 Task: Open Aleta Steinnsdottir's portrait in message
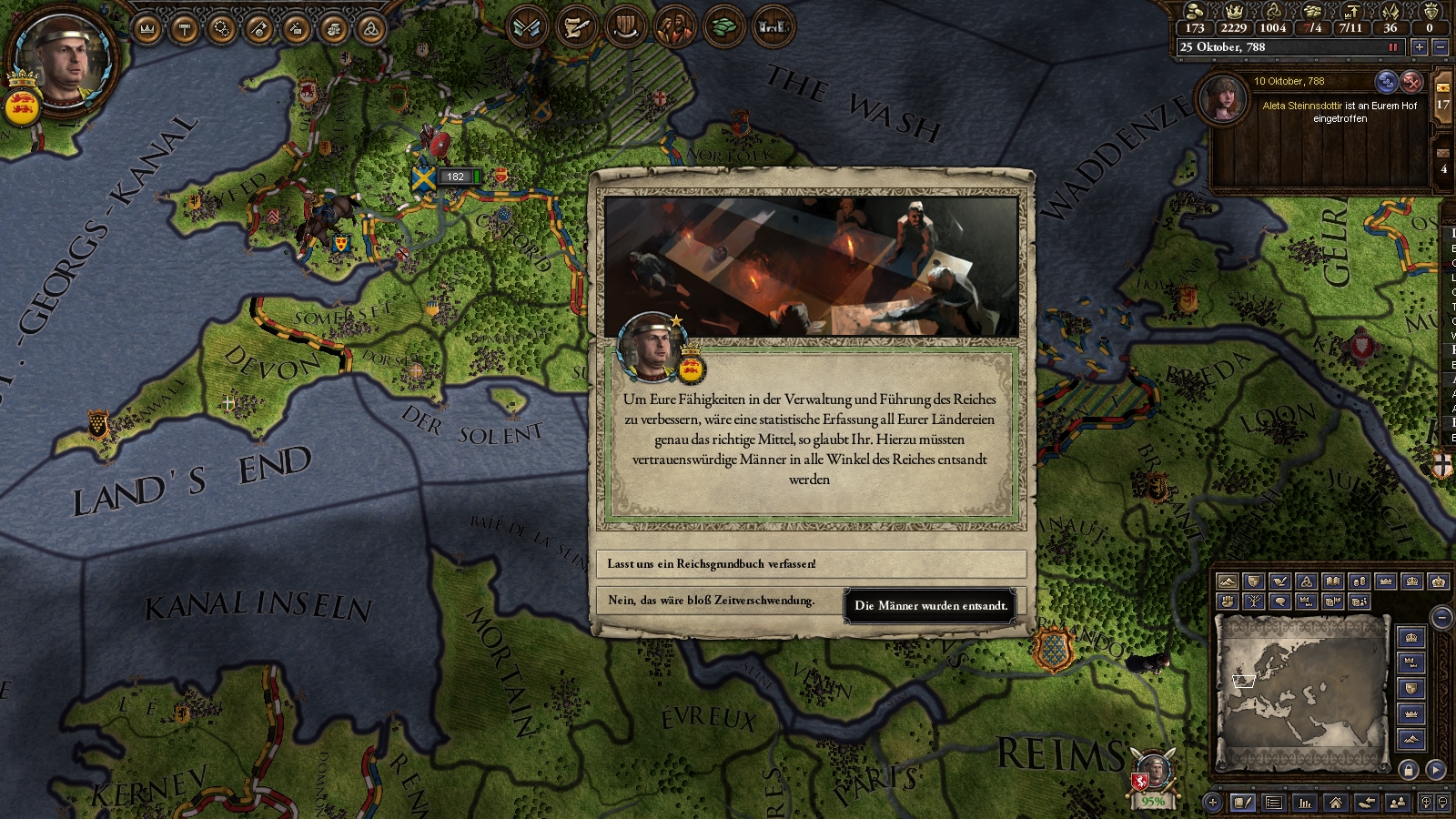tap(1223, 98)
